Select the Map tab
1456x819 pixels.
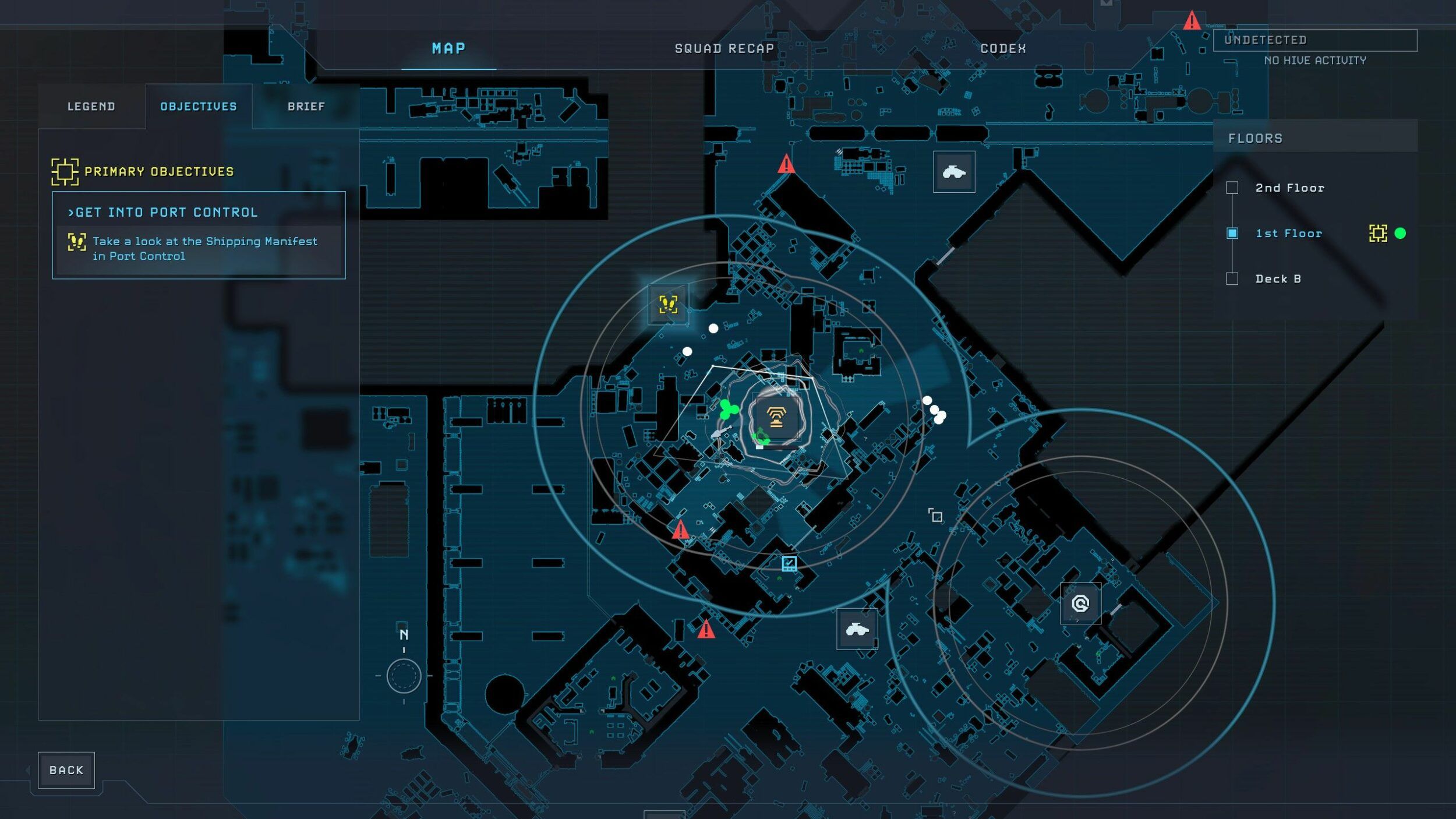448,49
